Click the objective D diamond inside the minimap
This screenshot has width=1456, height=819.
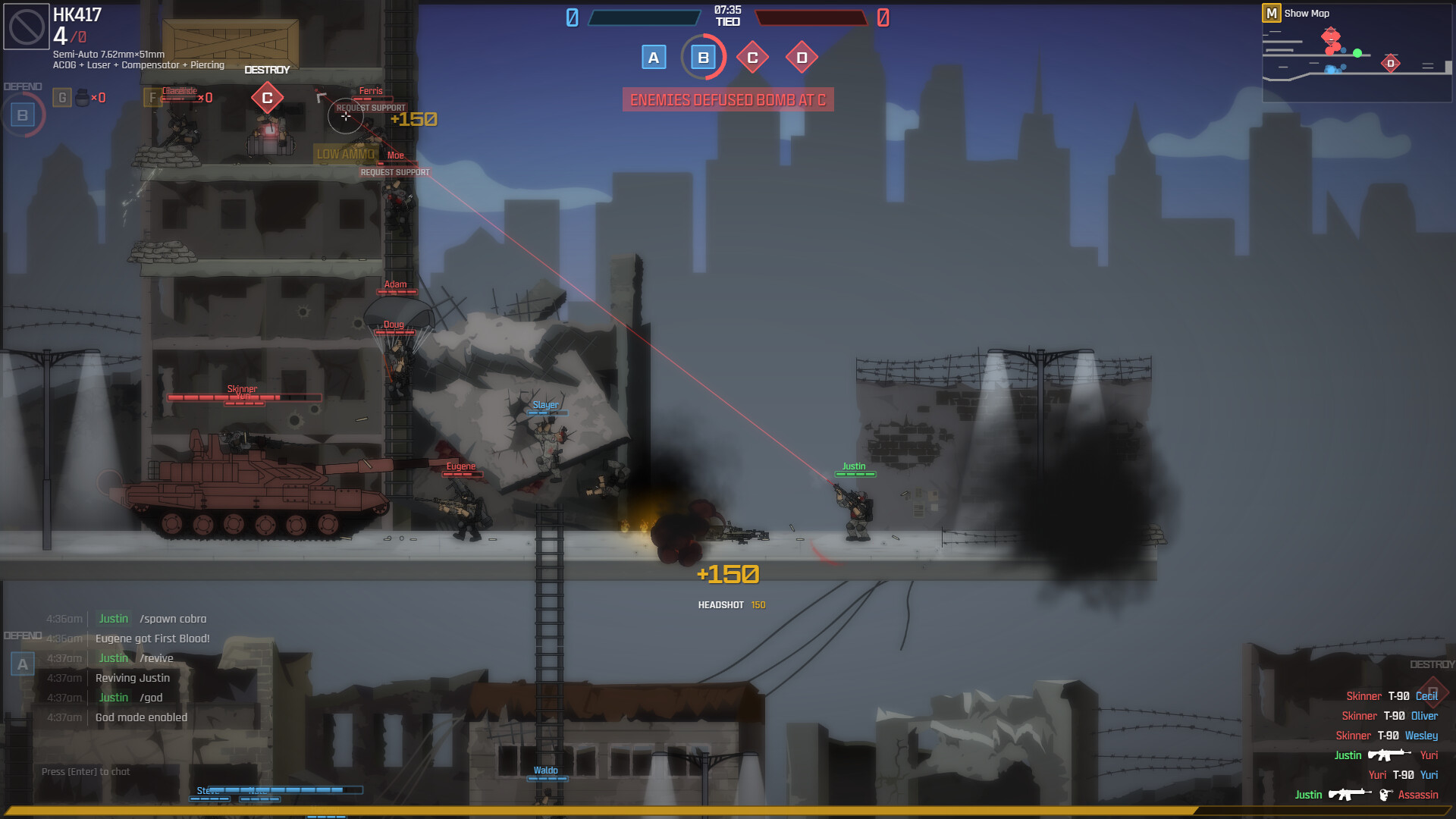(1391, 64)
